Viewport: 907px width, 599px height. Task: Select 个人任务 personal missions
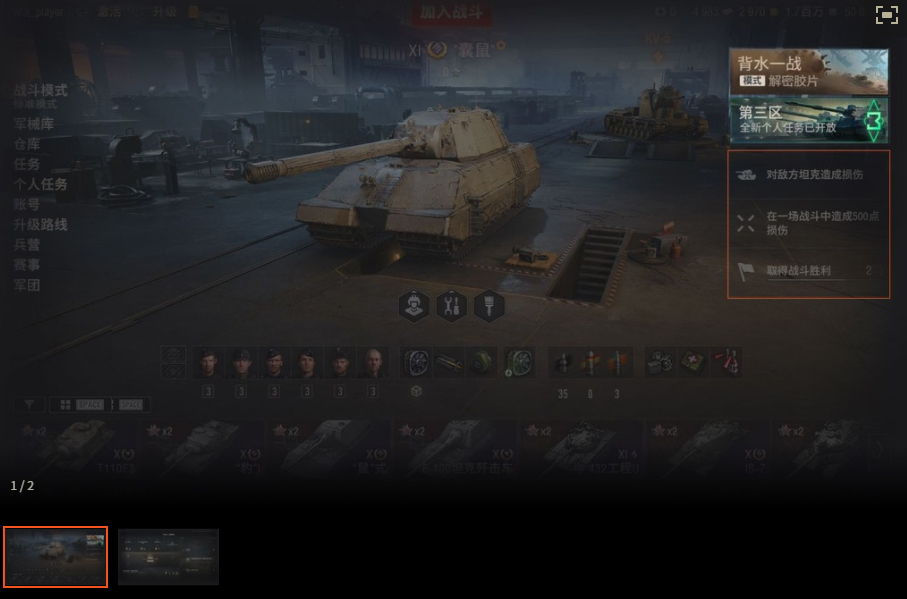(40, 184)
